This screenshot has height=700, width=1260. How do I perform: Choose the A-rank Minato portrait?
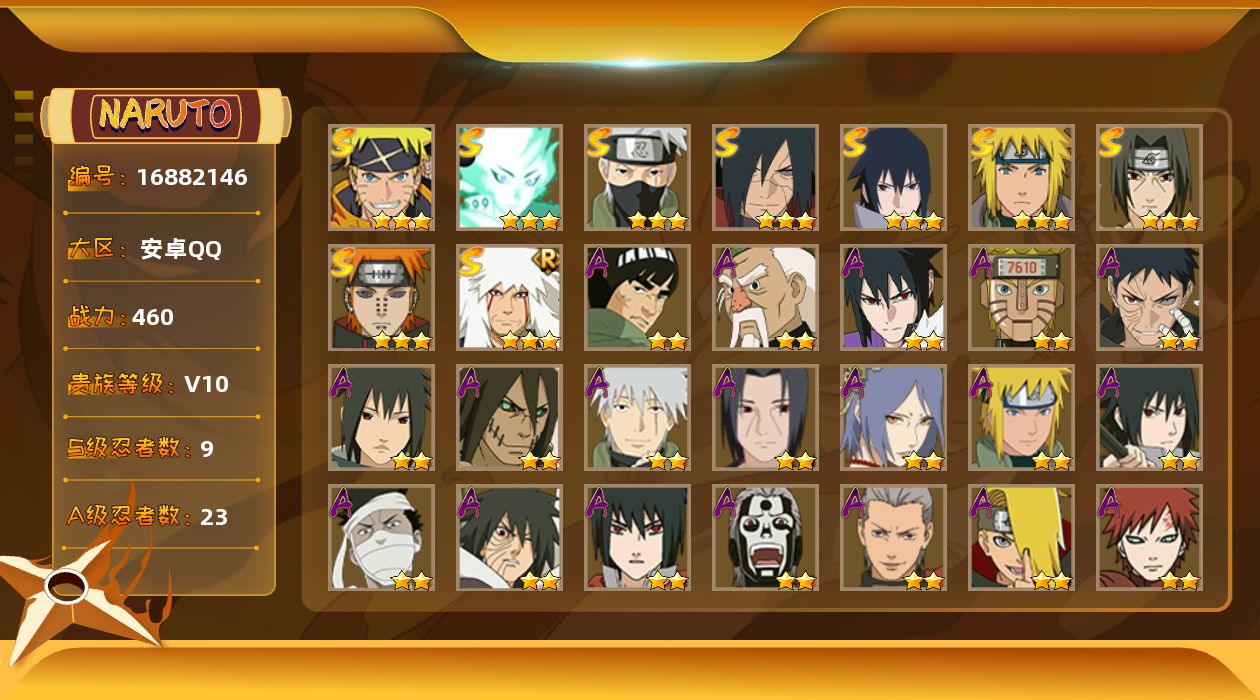tap(1021, 417)
